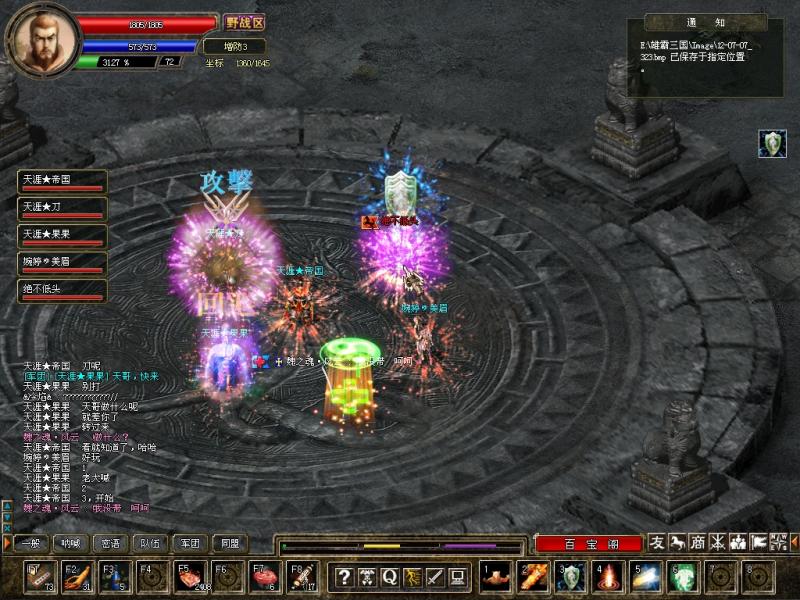Click the shield buff icon at right edge

771,143
